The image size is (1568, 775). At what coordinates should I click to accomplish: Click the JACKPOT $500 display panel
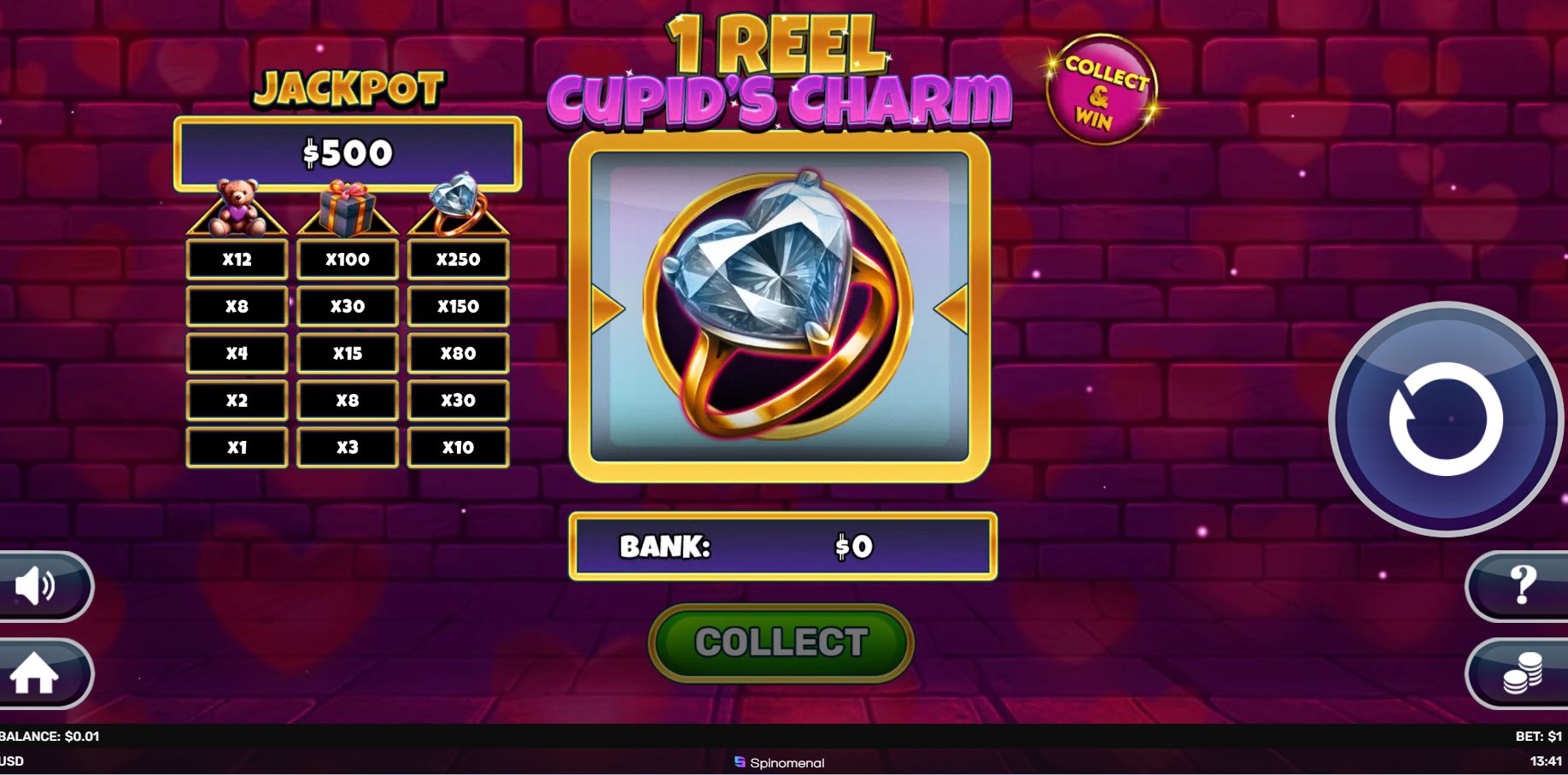tap(348, 156)
